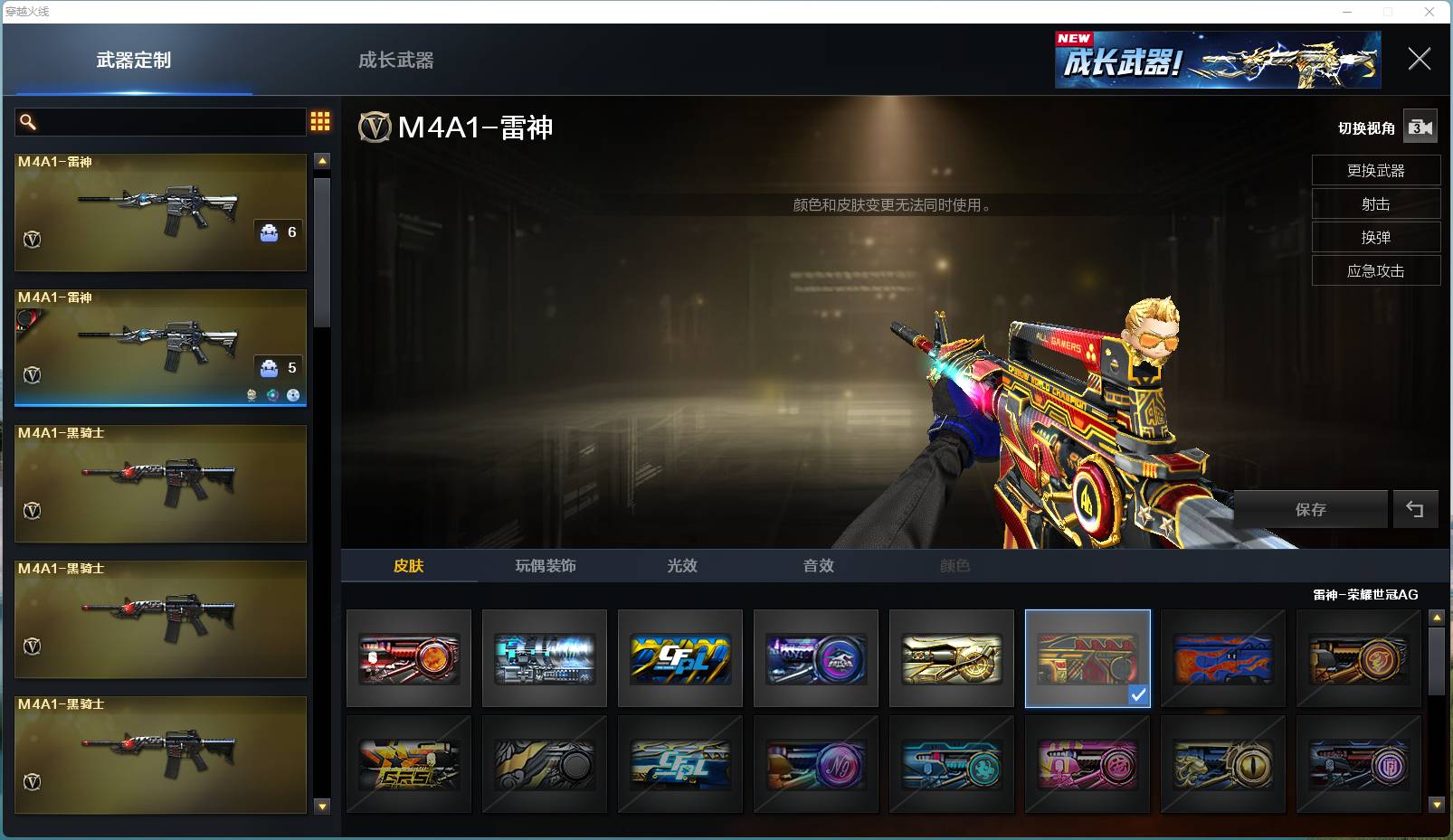1453x840 pixels.
Task: Switch to the 武器定制 tab
Action: coord(133,61)
